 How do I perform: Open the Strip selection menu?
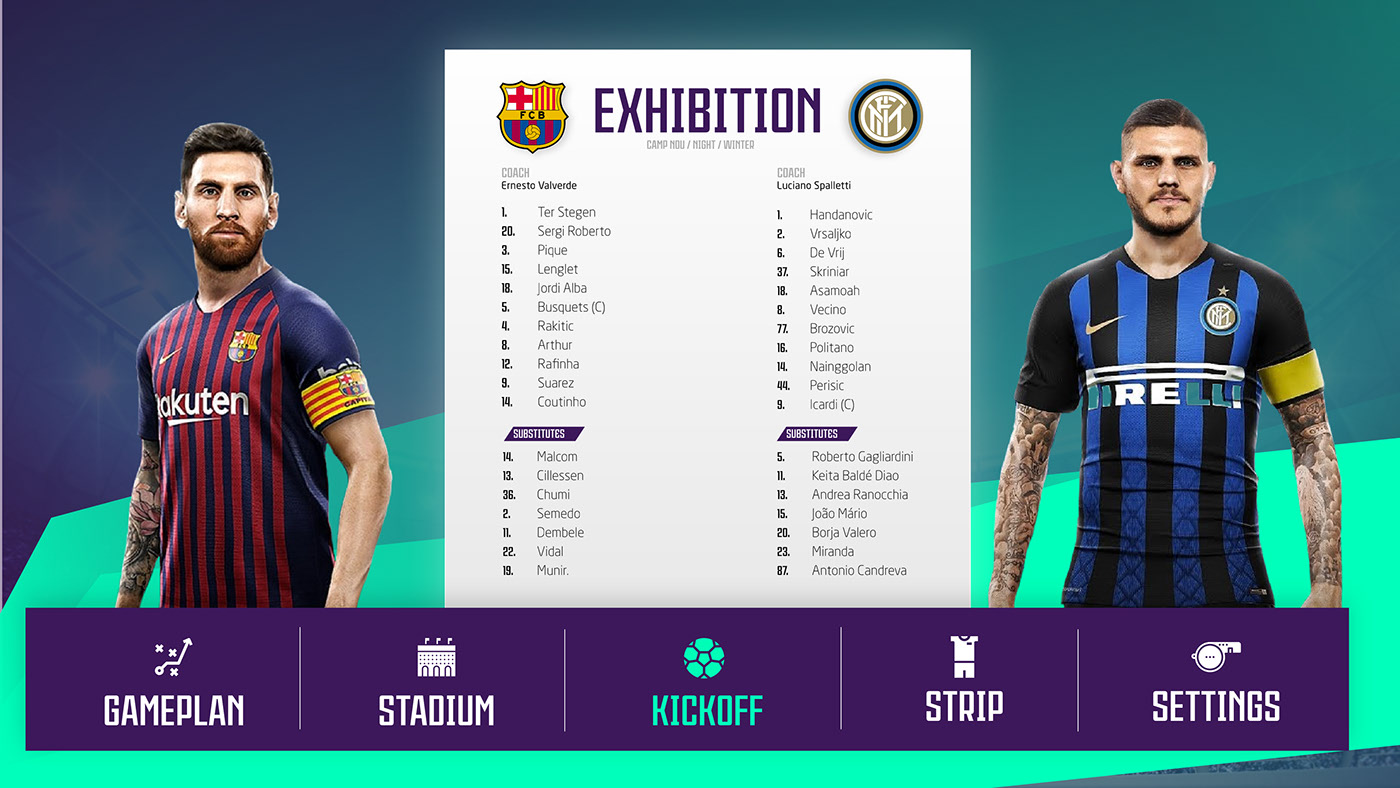coord(964,680)
